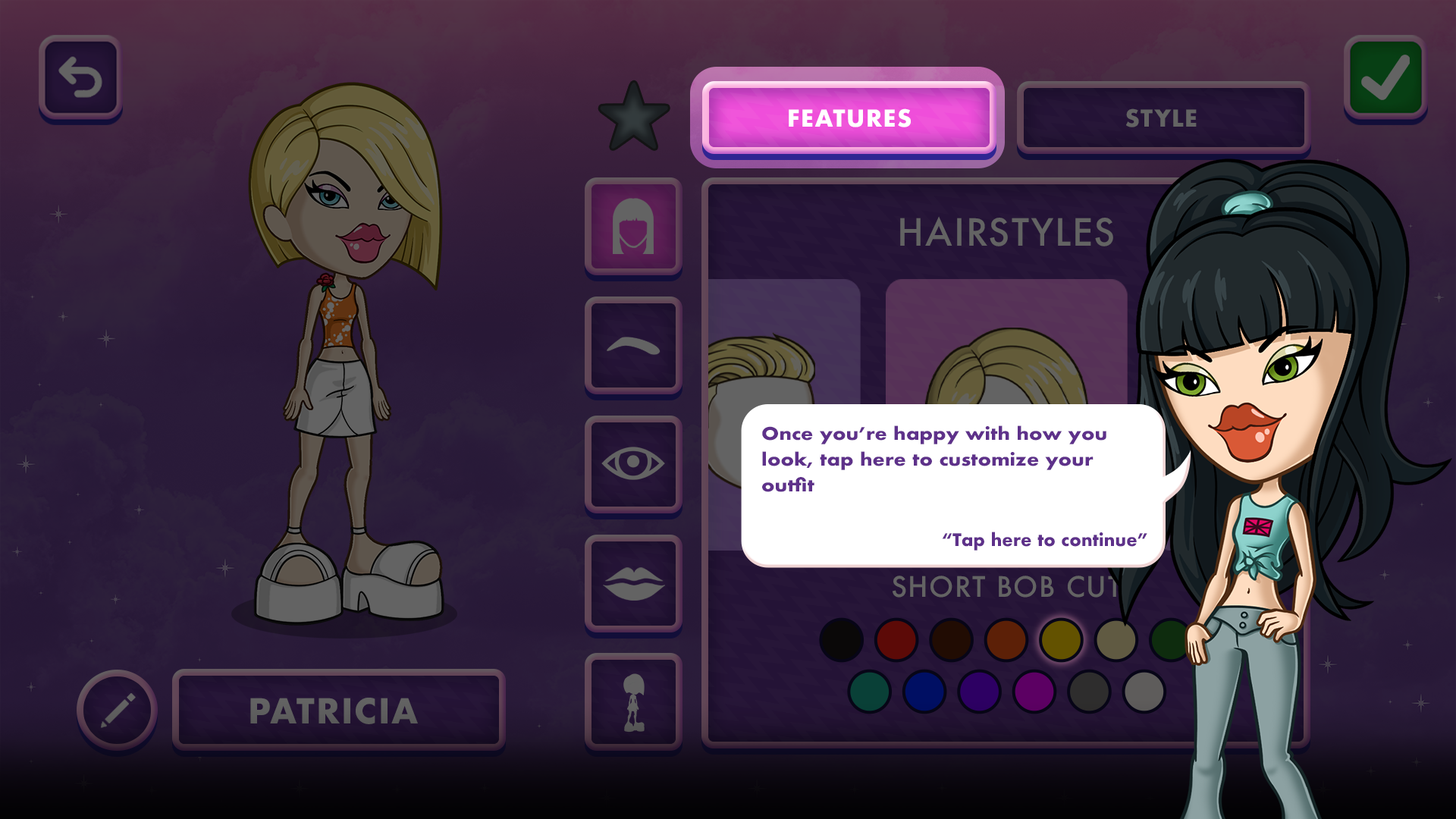The width and height of the screenshot is (1456, 819).
Task: Pick the magenta hair color swatch
Action: 1034,691
